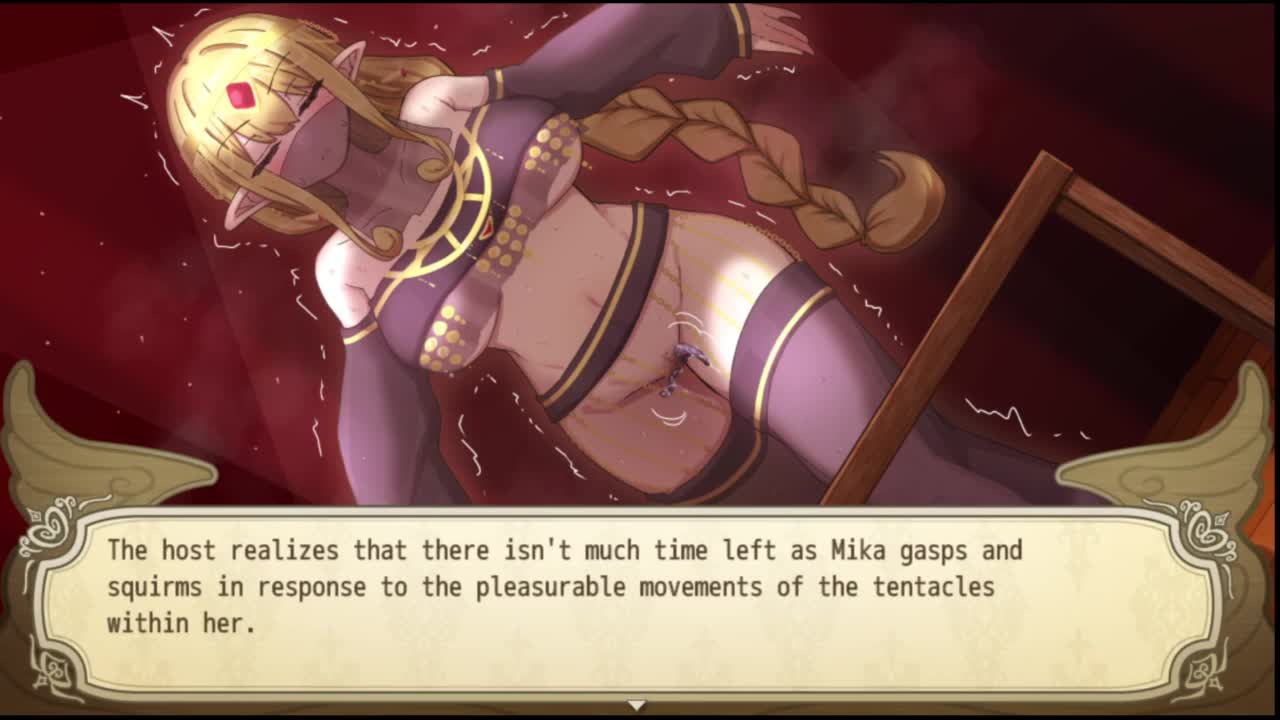Click the dialogue continue arrow indicator

636,705
